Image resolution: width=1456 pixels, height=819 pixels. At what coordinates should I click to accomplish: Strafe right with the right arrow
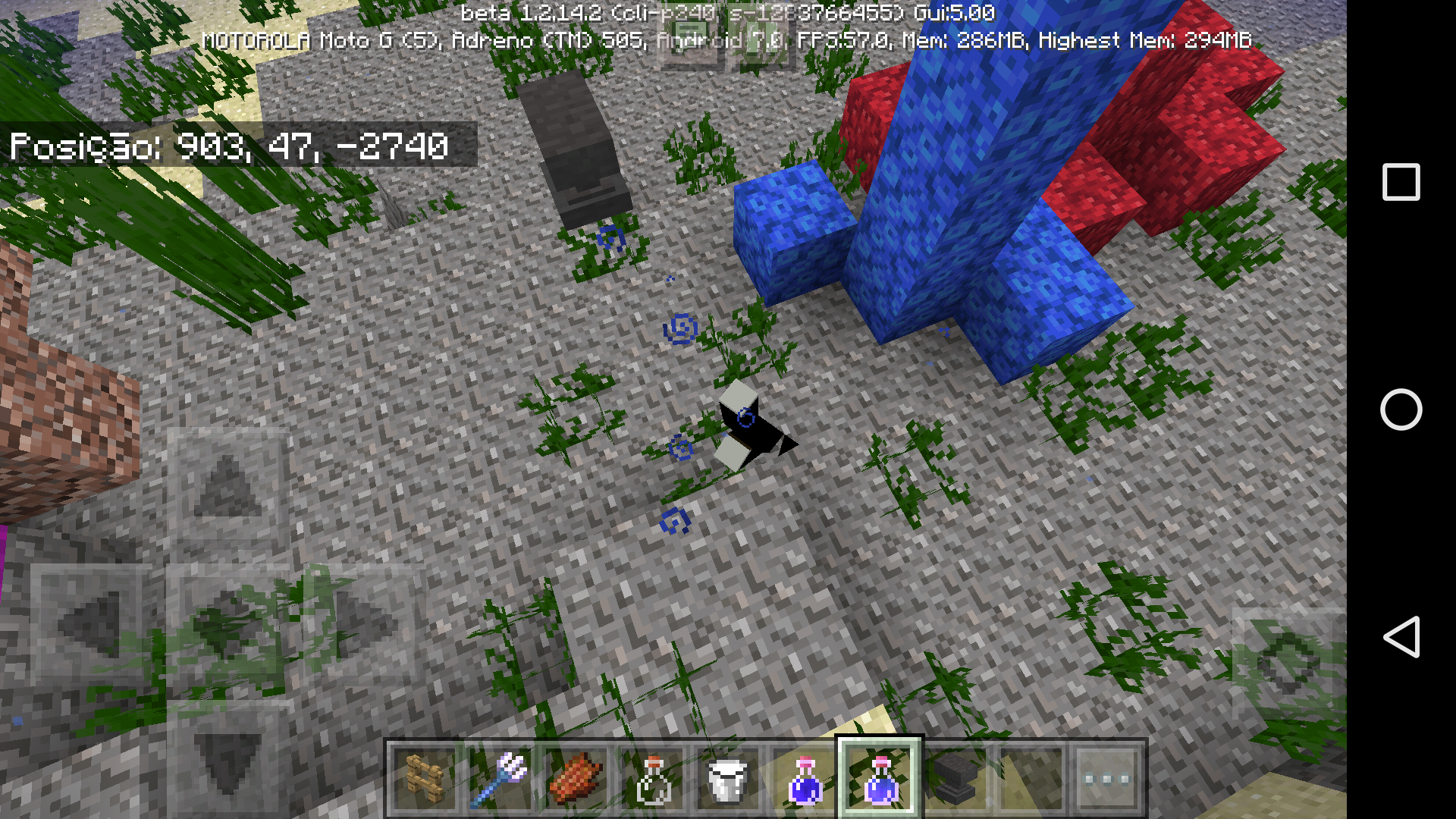(366, 624)
